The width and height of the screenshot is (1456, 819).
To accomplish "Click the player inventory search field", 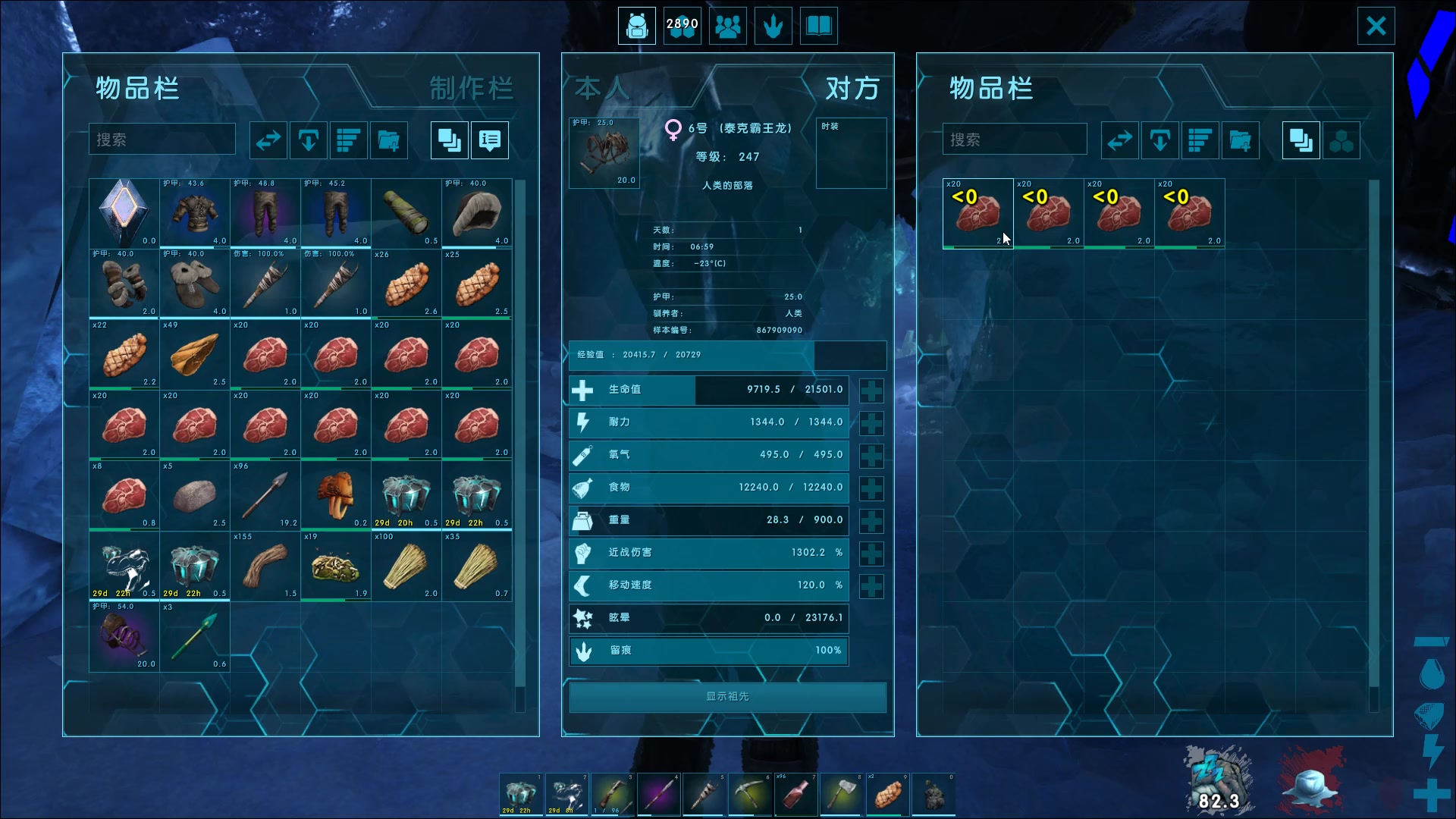I will point(162,140).
